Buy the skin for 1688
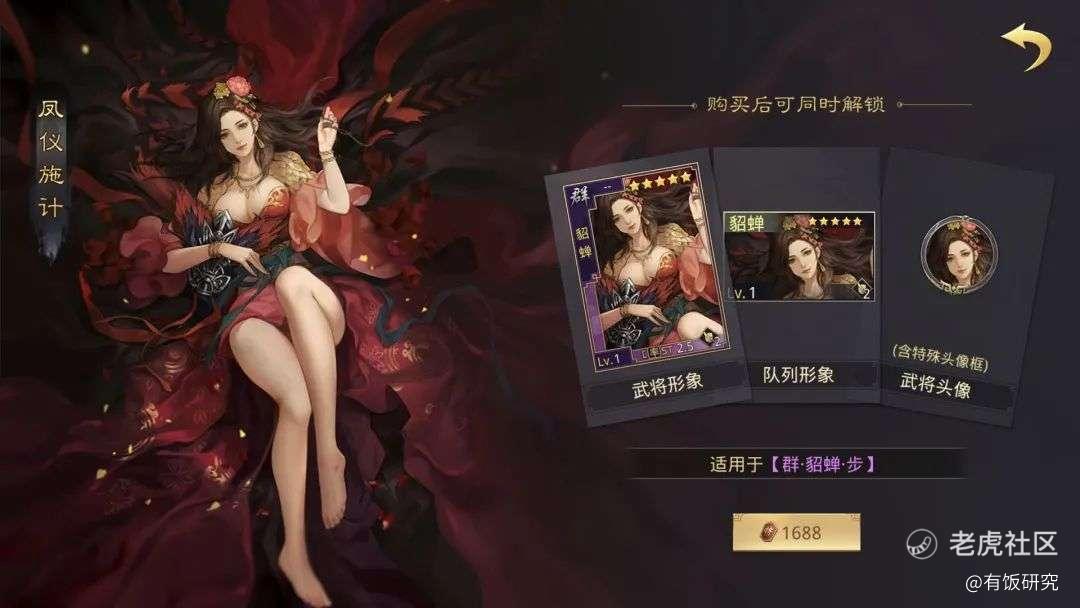 point(796,532)
